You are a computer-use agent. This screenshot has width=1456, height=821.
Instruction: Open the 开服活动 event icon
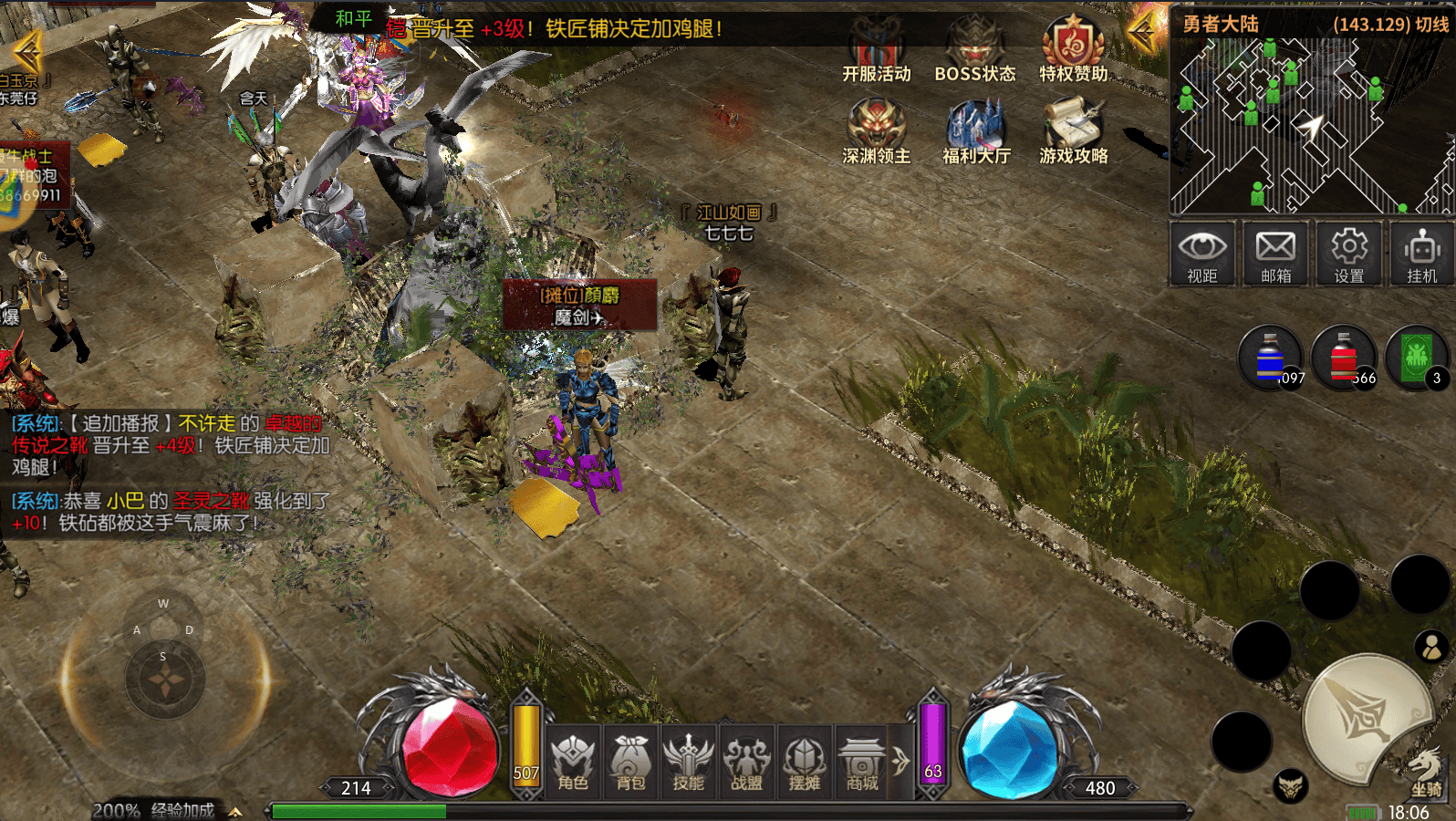876,51
